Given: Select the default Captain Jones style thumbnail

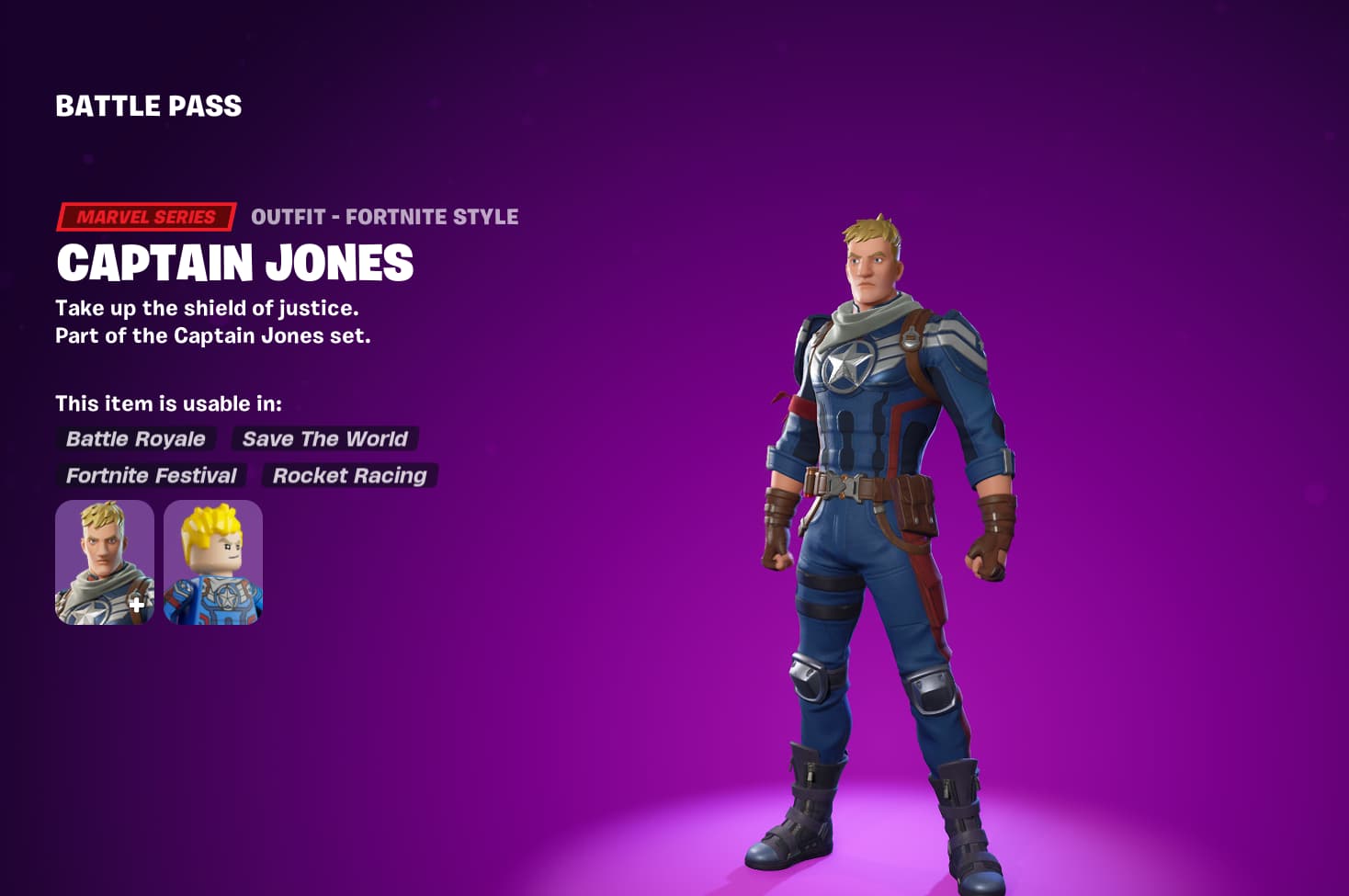Looking at the screenshot, I should (x=103, y=561).
